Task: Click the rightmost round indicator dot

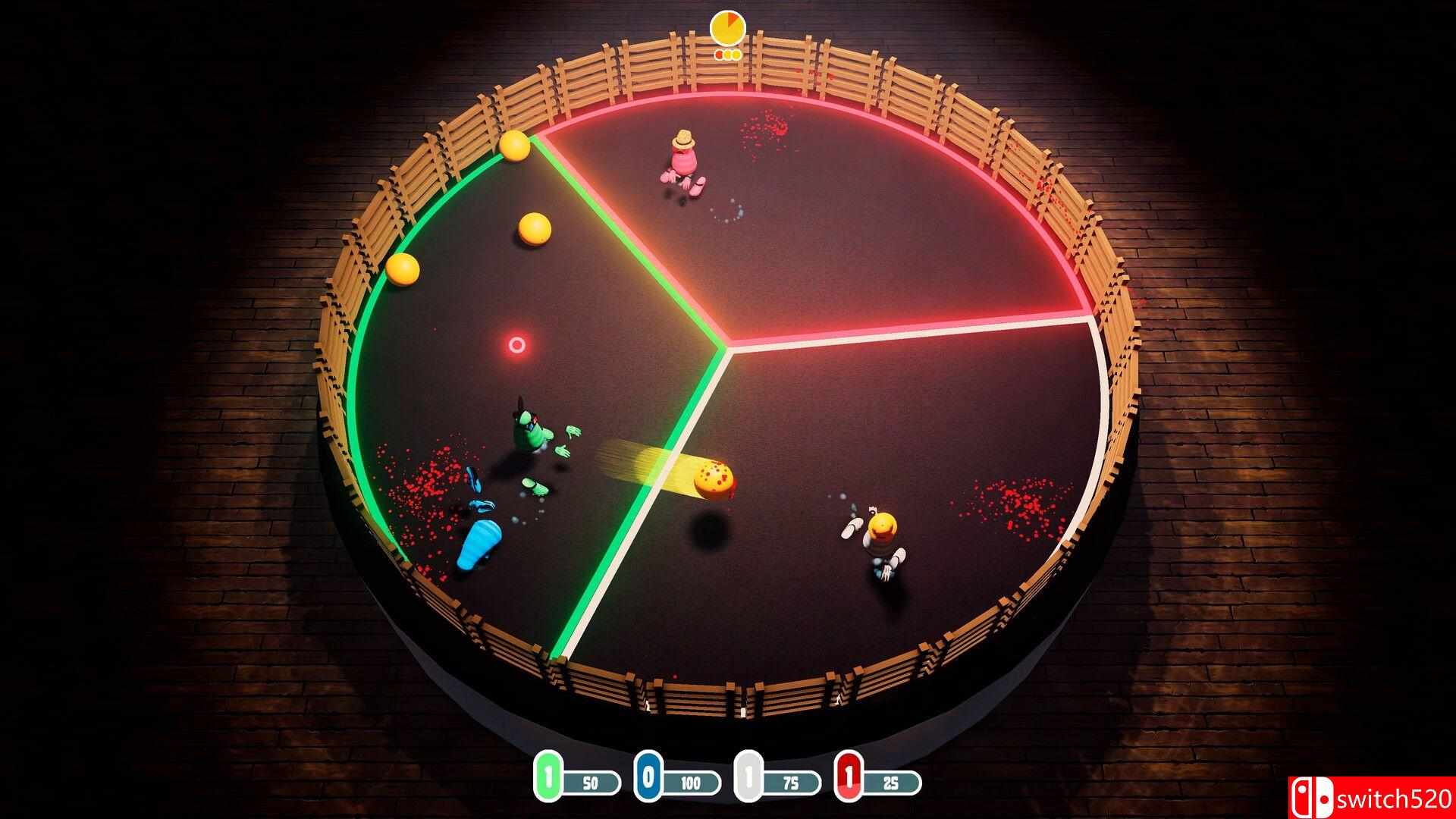Action: click(737, 55)
